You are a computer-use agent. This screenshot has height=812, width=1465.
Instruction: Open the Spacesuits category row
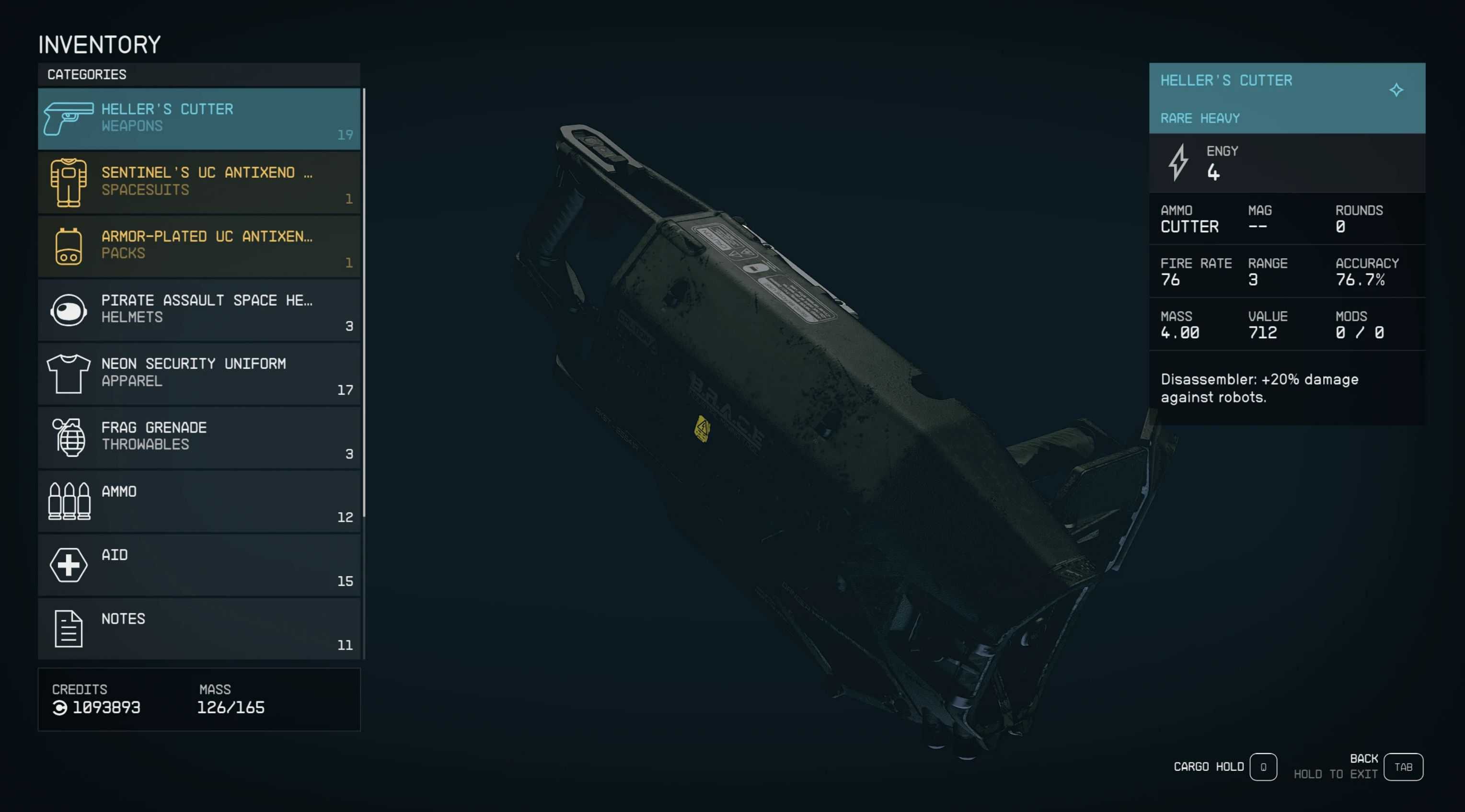(198, 182)
